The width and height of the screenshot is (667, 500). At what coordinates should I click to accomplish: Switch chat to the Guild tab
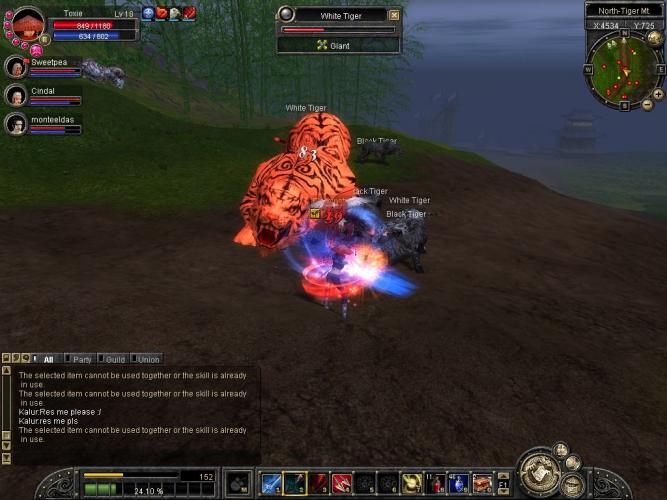click(x=115, y=359)
